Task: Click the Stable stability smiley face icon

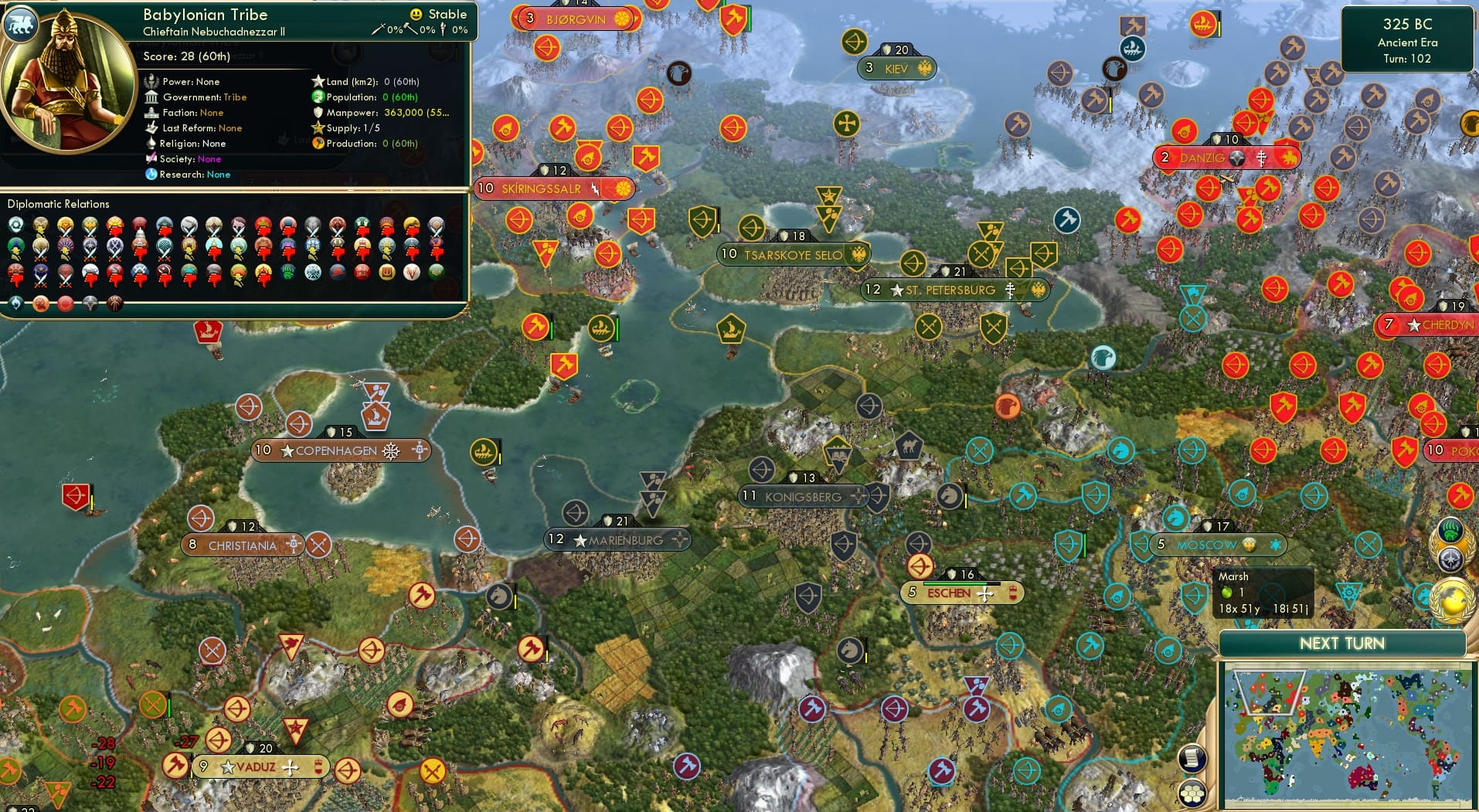Action: pyautogui.click(x=416, y=14)
